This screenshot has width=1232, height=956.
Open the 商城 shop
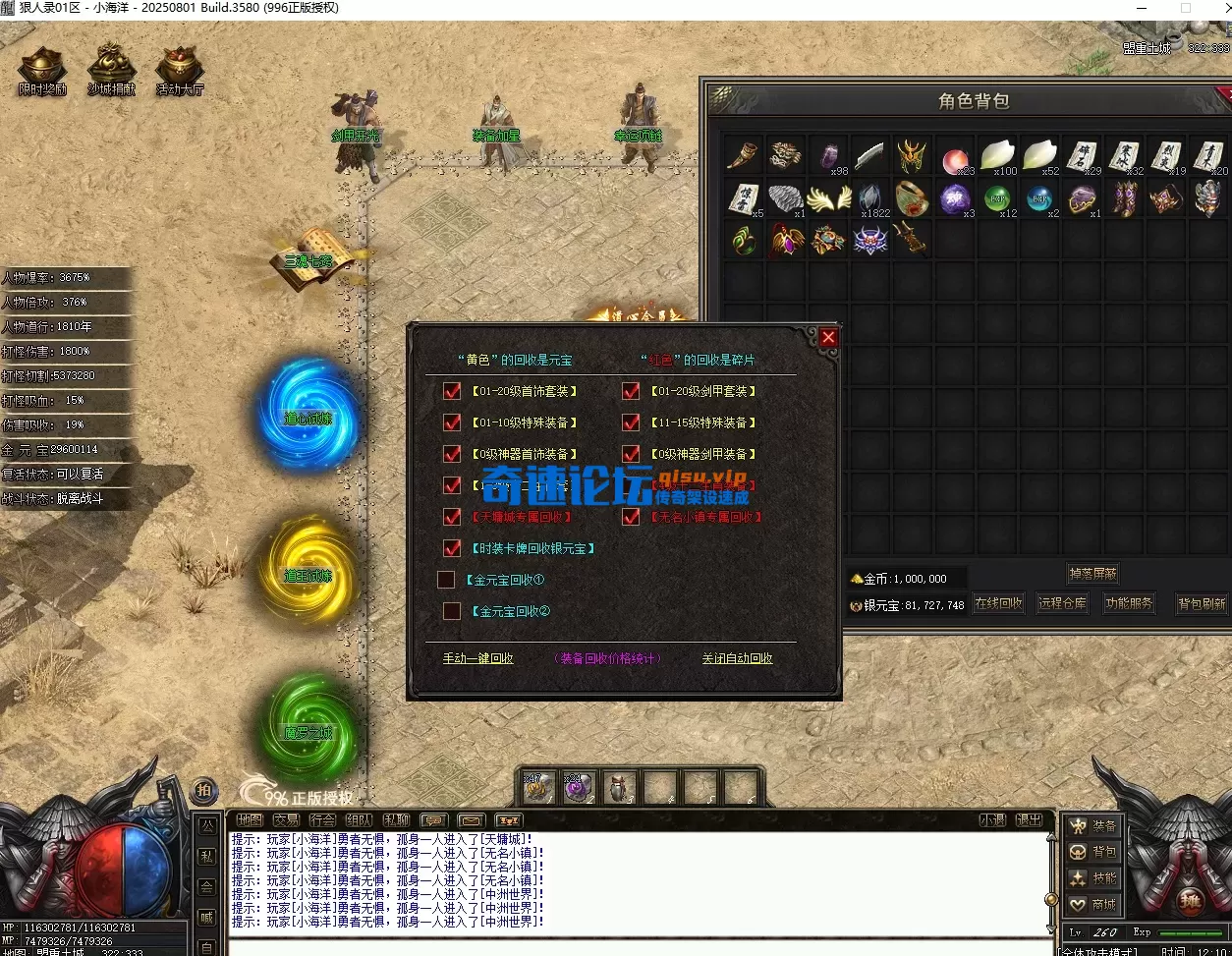click(x=1092, y=904)
